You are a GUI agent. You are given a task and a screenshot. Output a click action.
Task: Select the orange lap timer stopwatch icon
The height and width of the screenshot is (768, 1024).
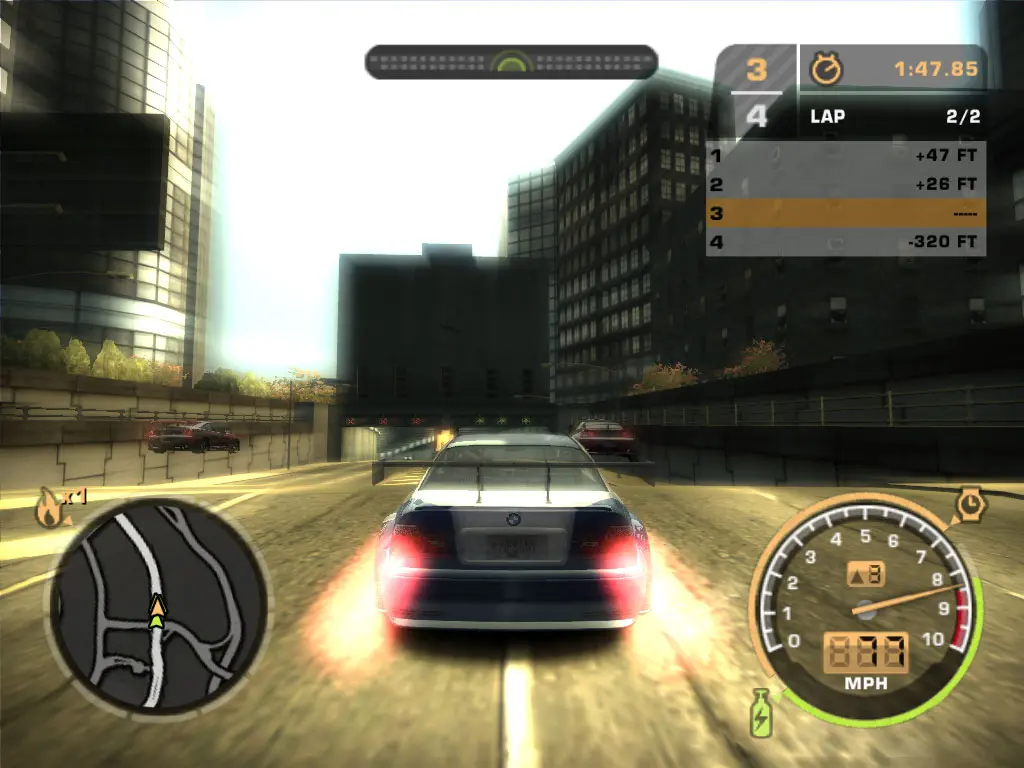(x=827, y=69)
